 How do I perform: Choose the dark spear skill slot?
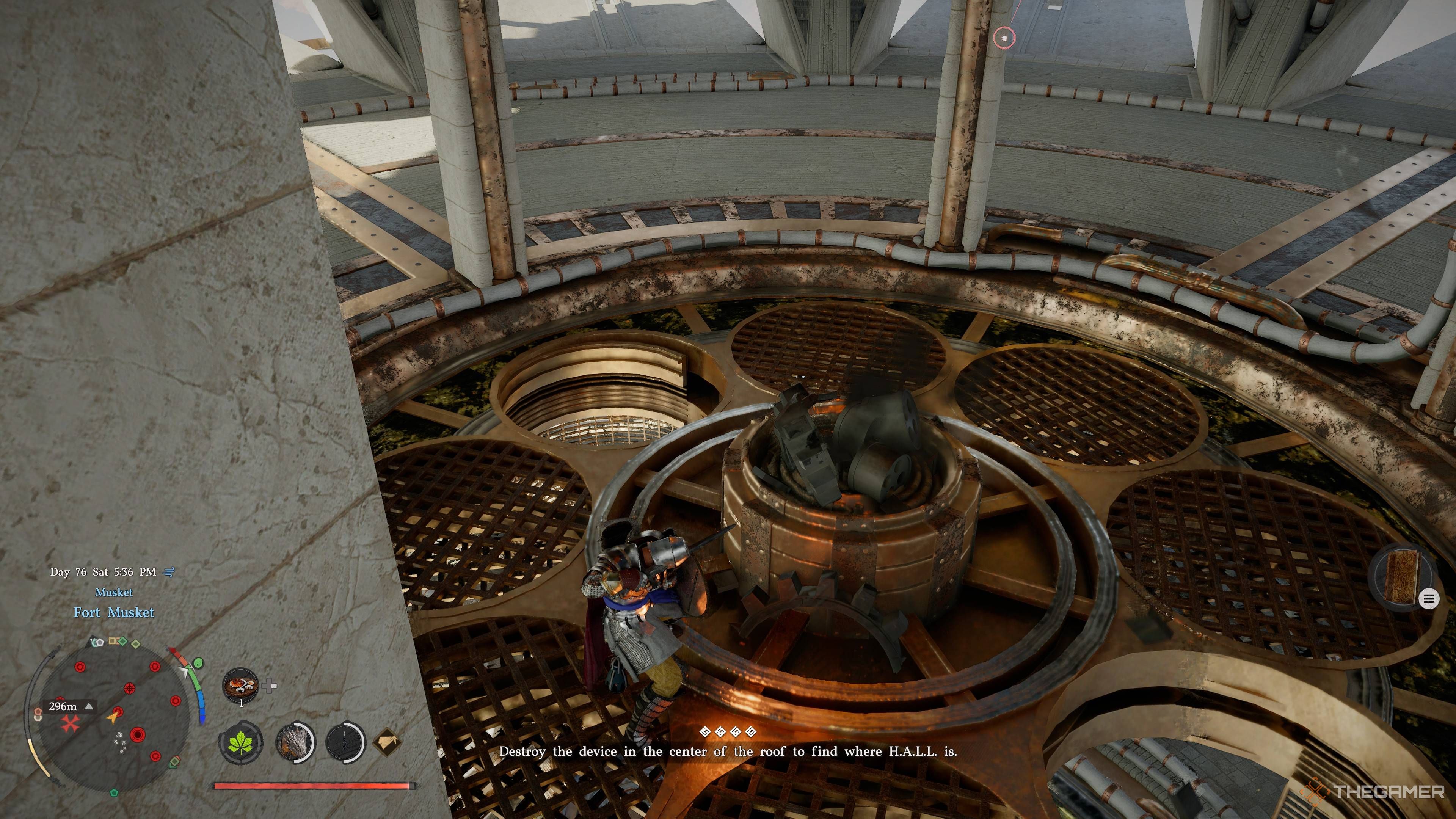tap(344, 741)
